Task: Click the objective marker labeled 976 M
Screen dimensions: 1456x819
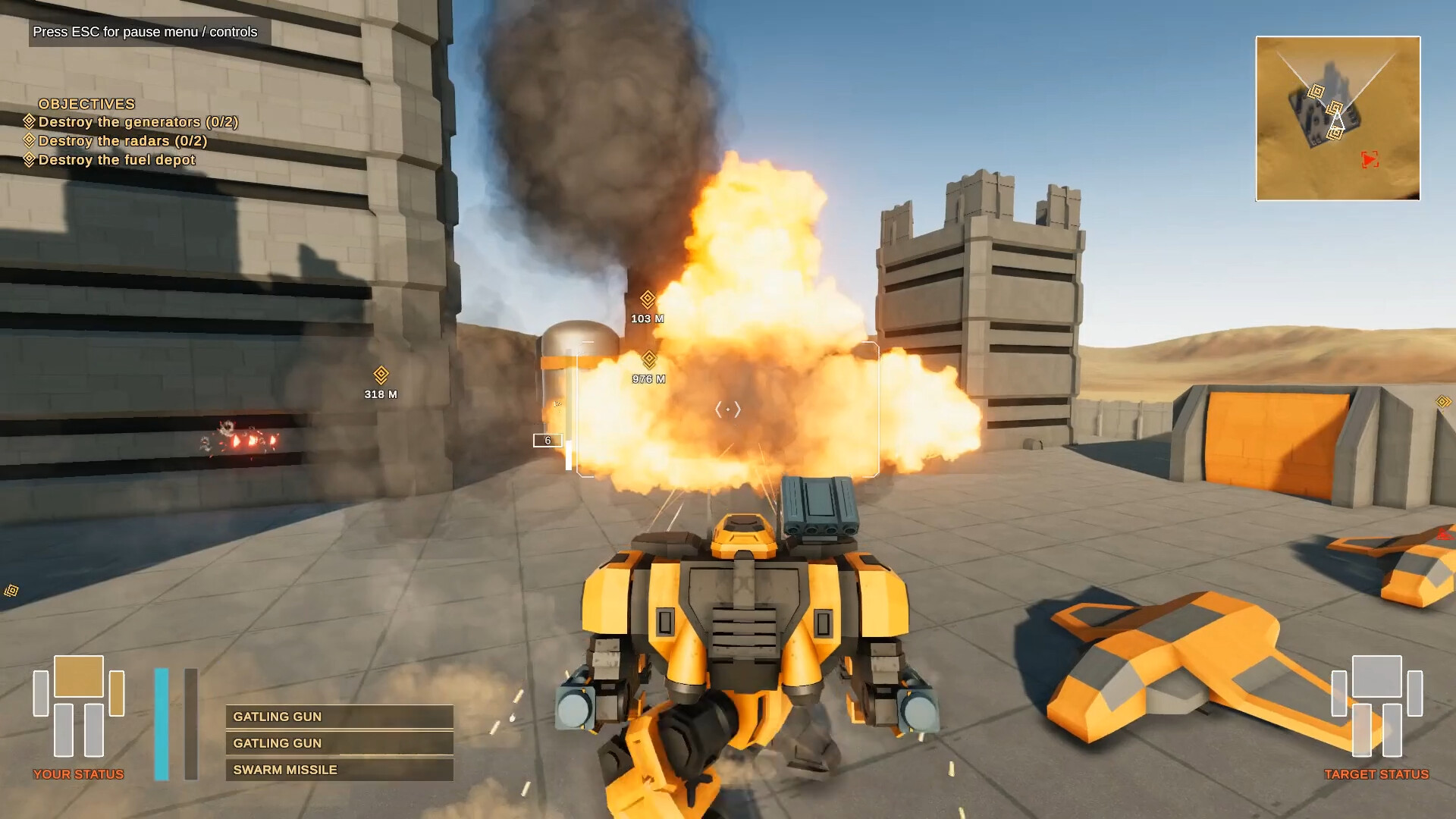Action: coord(648,356)
